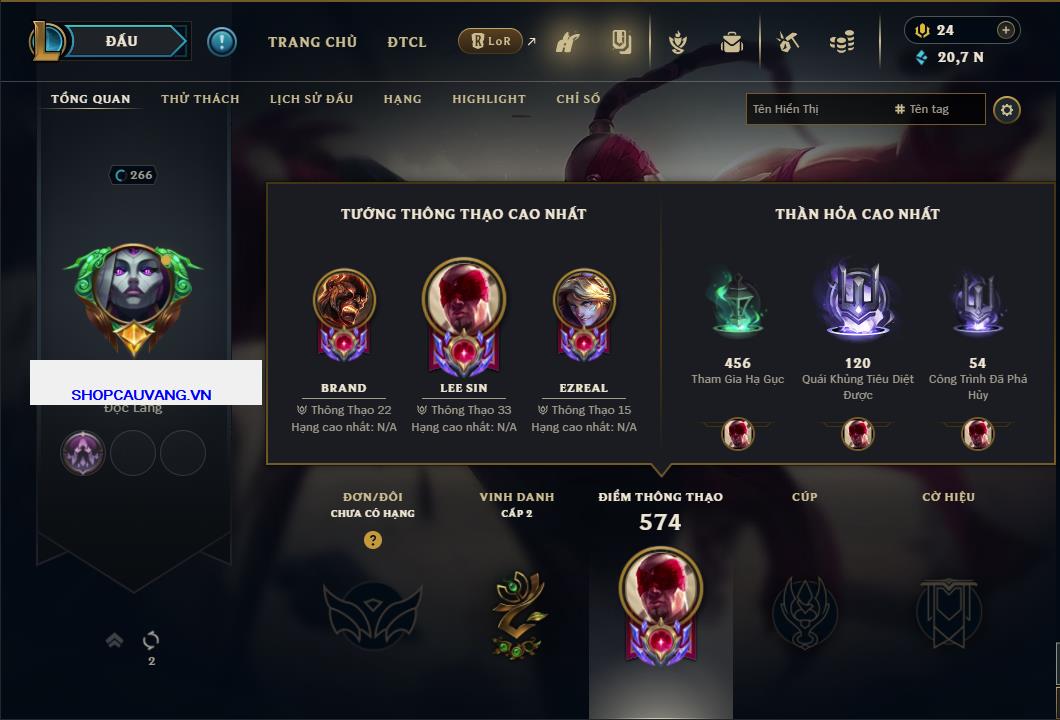
Task: Click the ĐẤU play button
Action: coord(122,41)
